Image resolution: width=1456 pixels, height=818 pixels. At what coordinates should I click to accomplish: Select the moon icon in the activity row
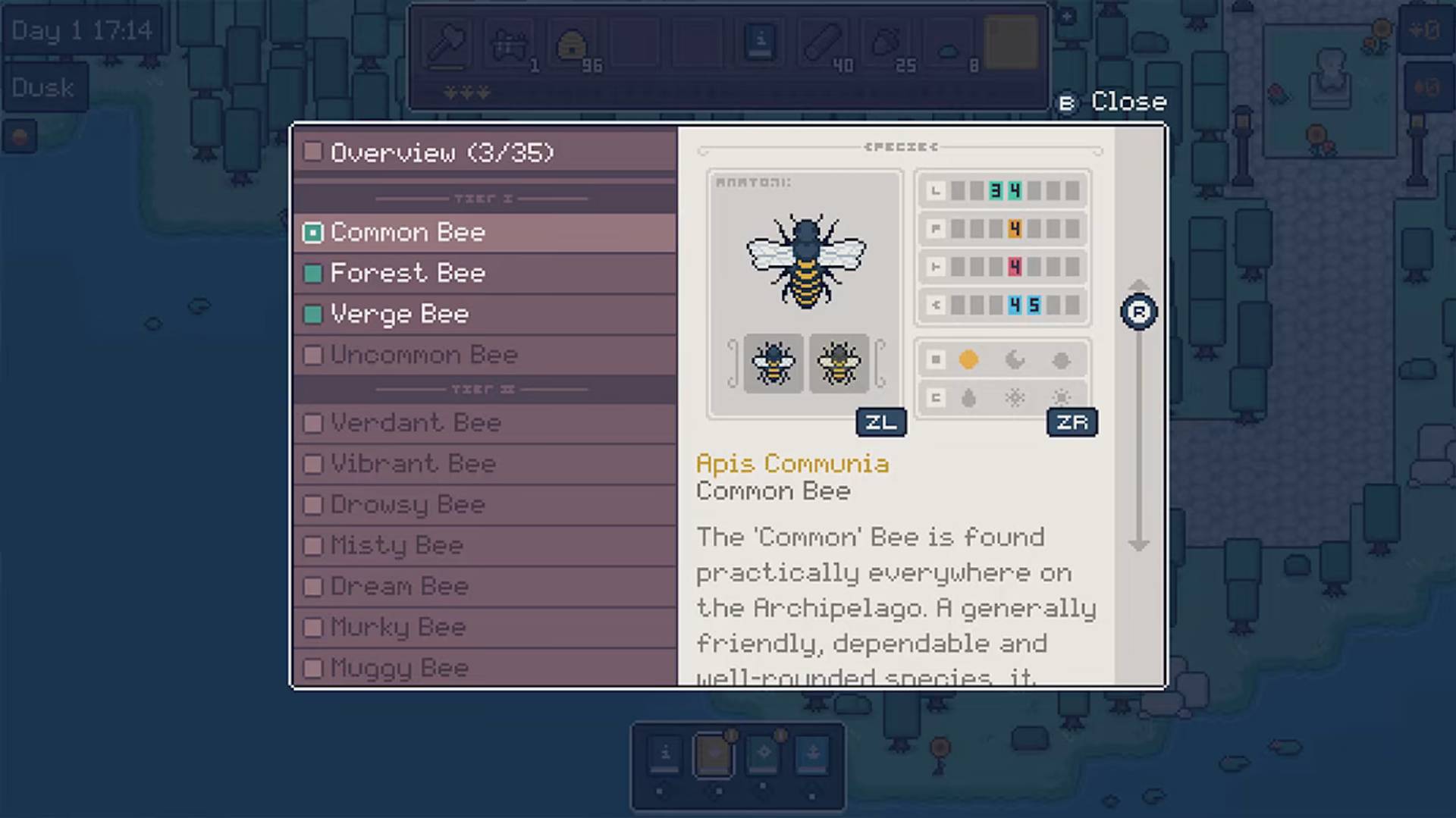tap(1015, 360)
